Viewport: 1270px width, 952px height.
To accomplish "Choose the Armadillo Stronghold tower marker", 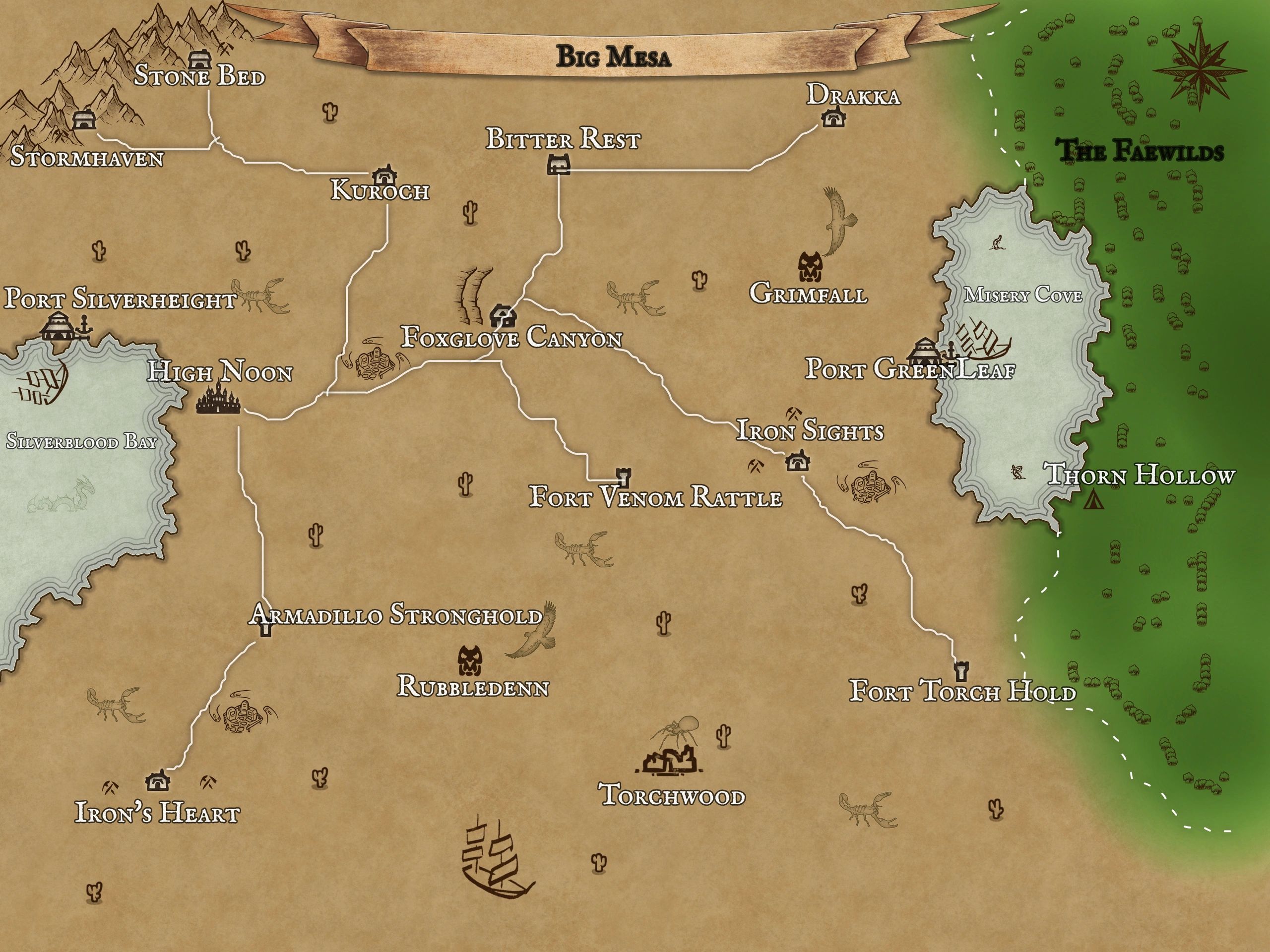I will 265,629.
